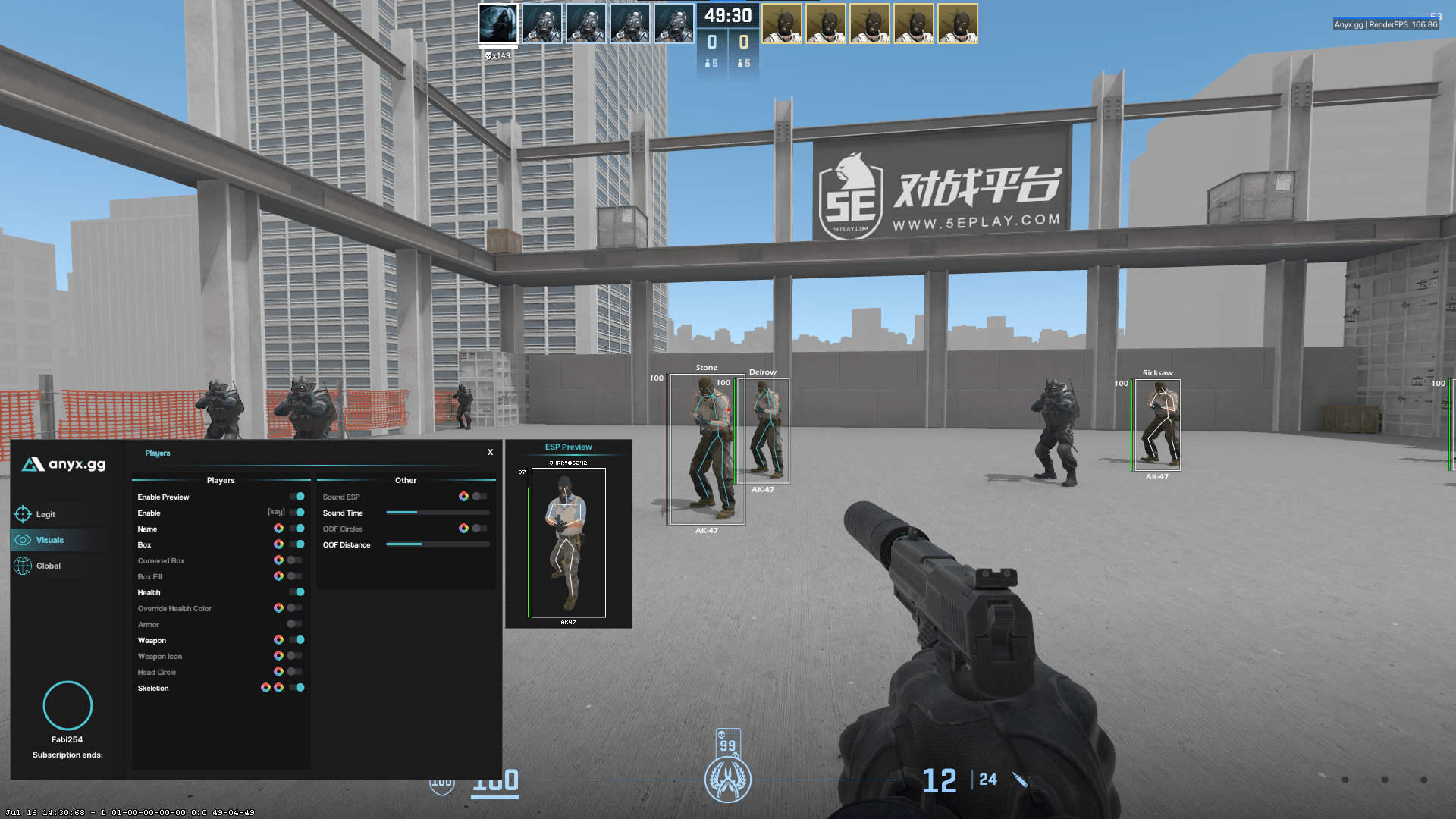This screenshot has height=819, width=1456.
Task: Open the Name ESP color wheel
Action: coord(278,529)
